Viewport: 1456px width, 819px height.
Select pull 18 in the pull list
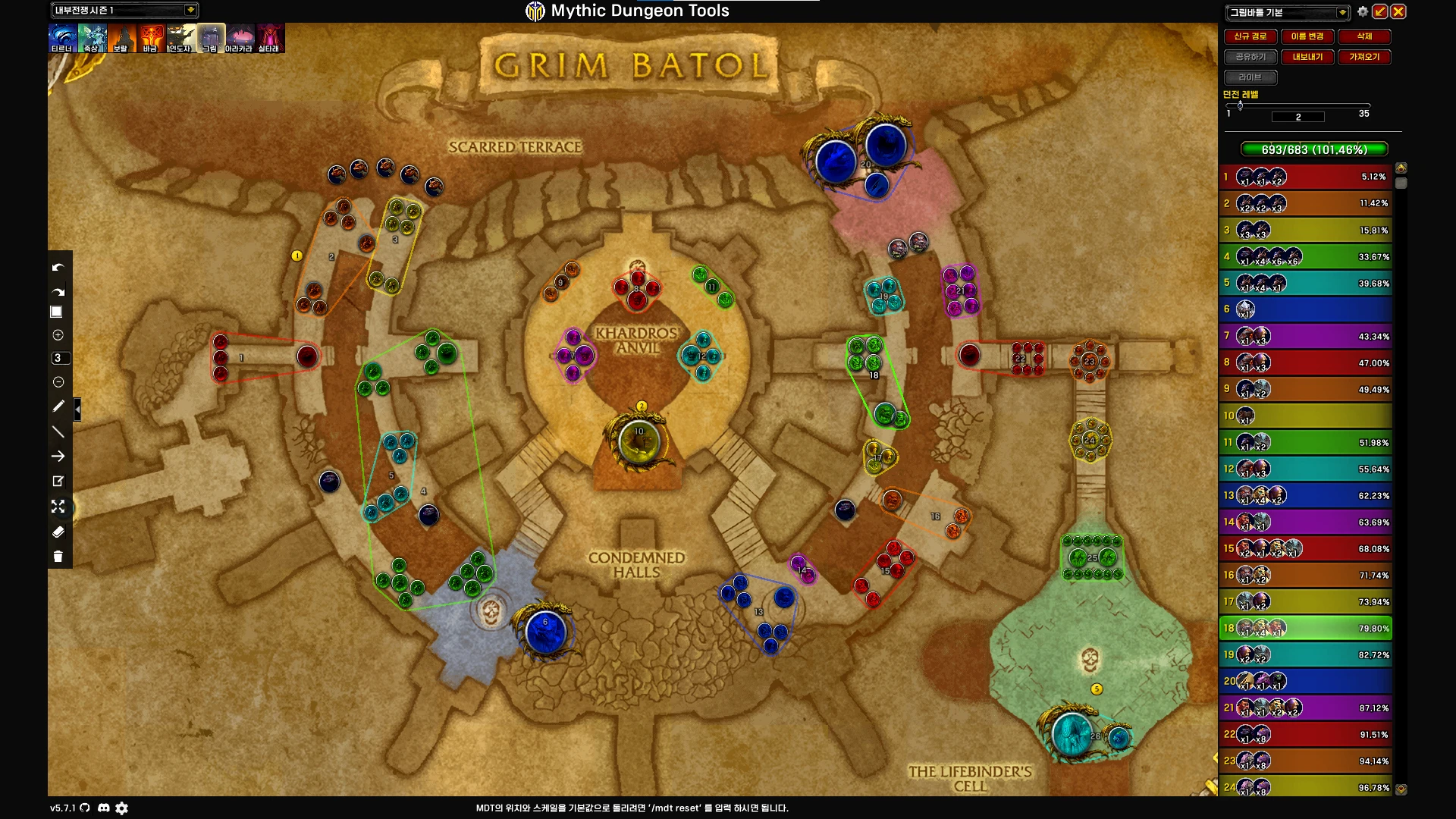(1306, 629)
